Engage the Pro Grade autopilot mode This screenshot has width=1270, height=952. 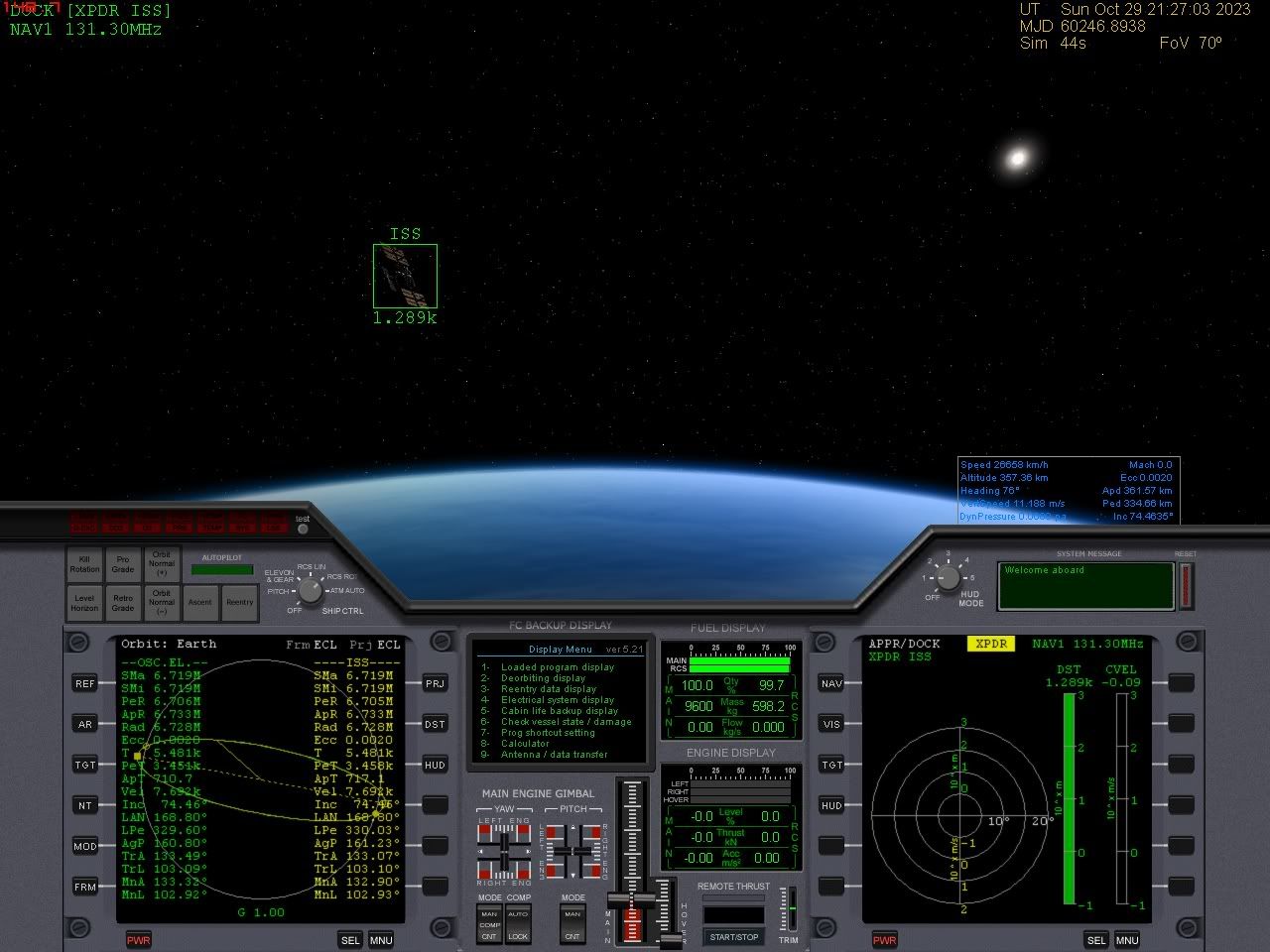[123, 564]
